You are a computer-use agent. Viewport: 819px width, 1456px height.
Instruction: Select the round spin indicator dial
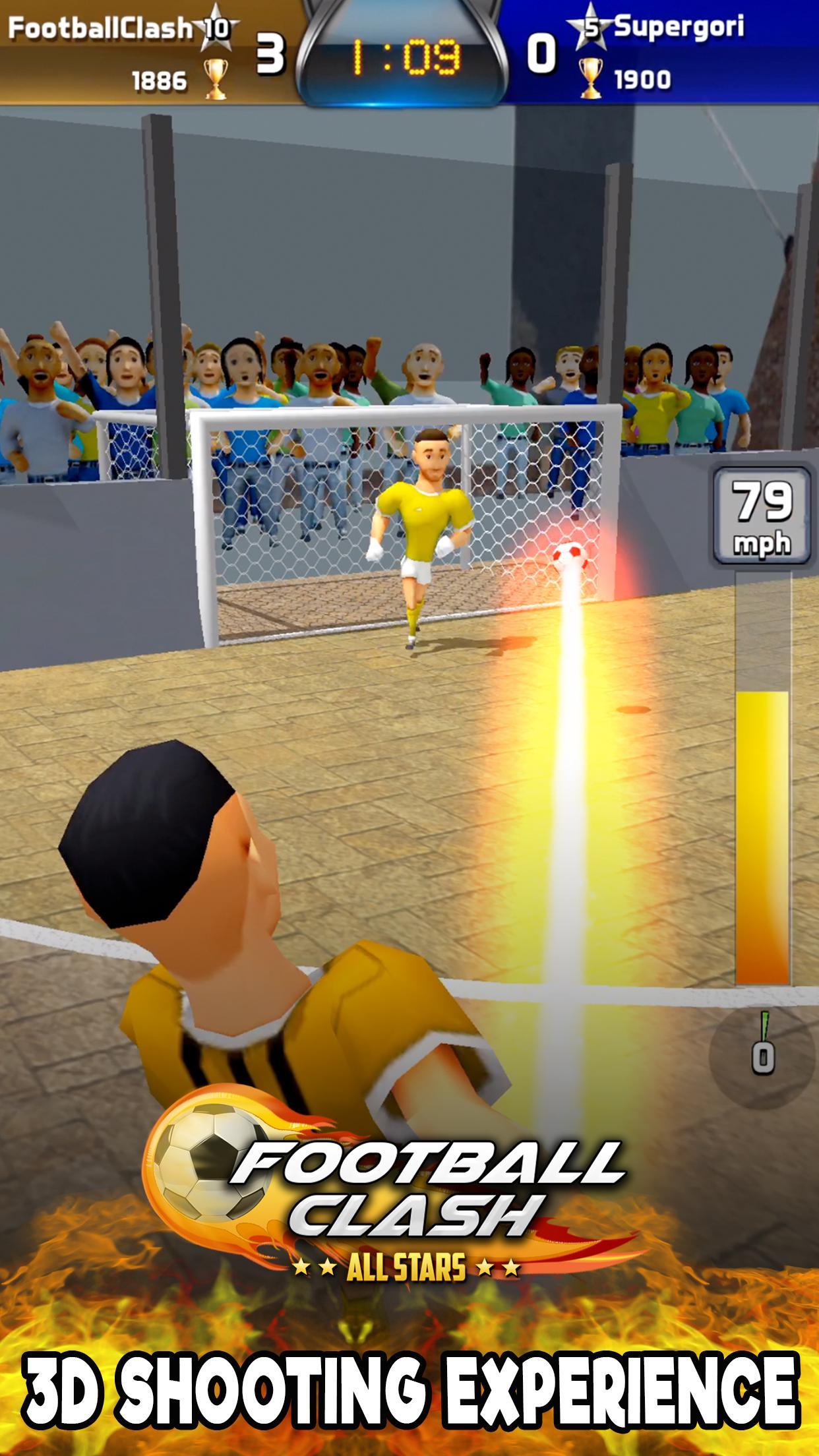[762, 1054]
